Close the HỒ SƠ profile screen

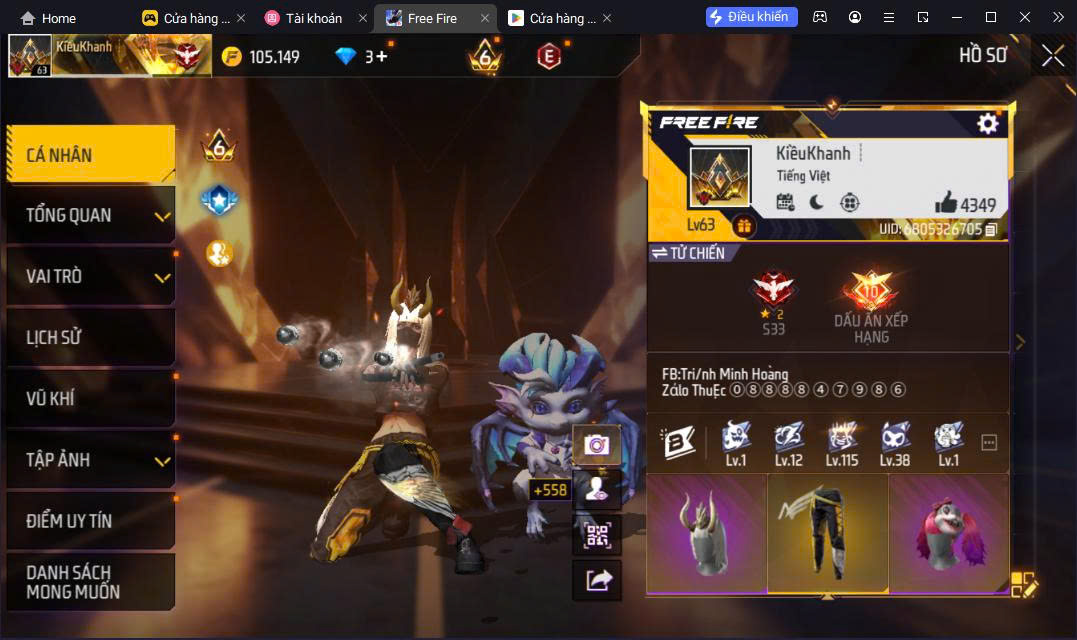(1052, 56)
